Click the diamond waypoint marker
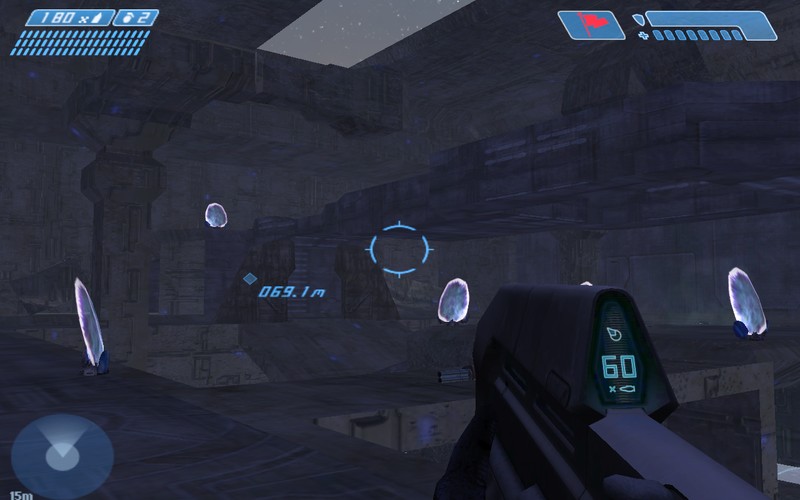The width and height of the screenshot is (800, 500). coord(250,279)
